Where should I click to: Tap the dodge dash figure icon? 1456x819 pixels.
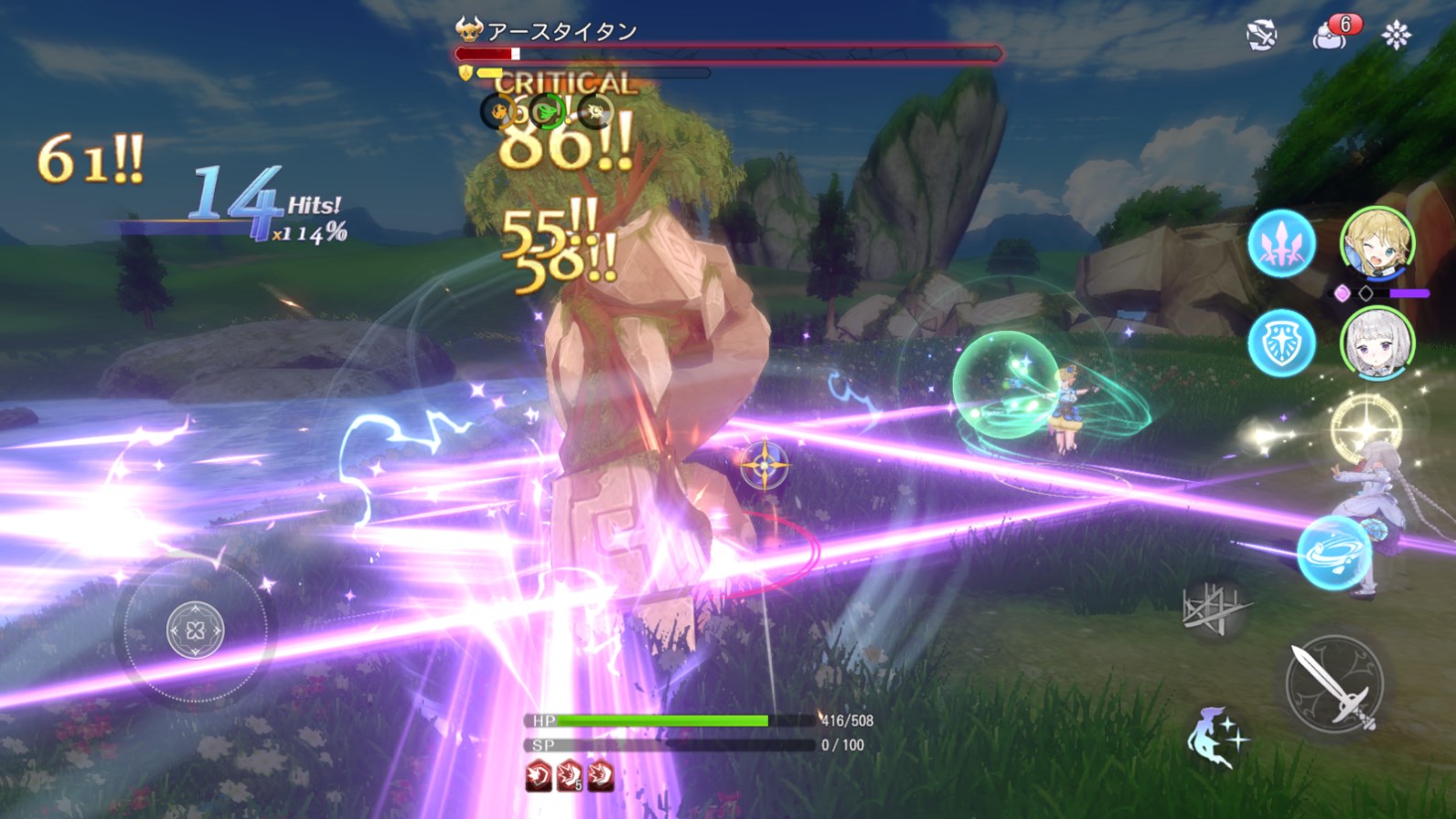[x=1215, y=737]
